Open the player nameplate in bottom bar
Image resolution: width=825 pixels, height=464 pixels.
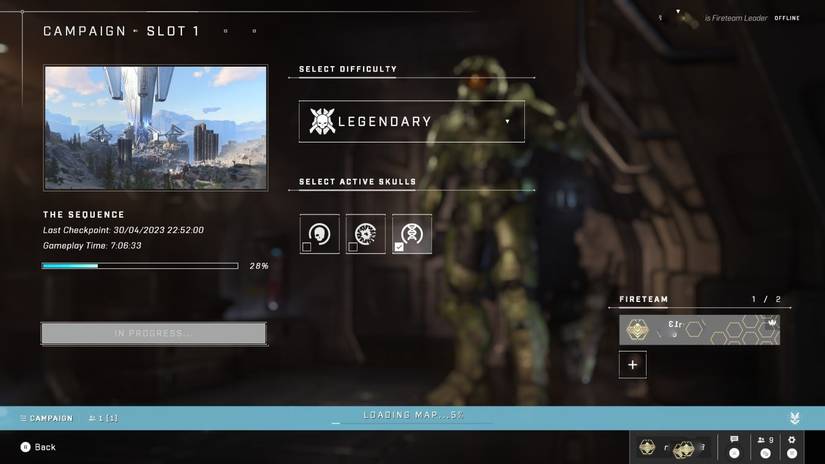[674, 447]
